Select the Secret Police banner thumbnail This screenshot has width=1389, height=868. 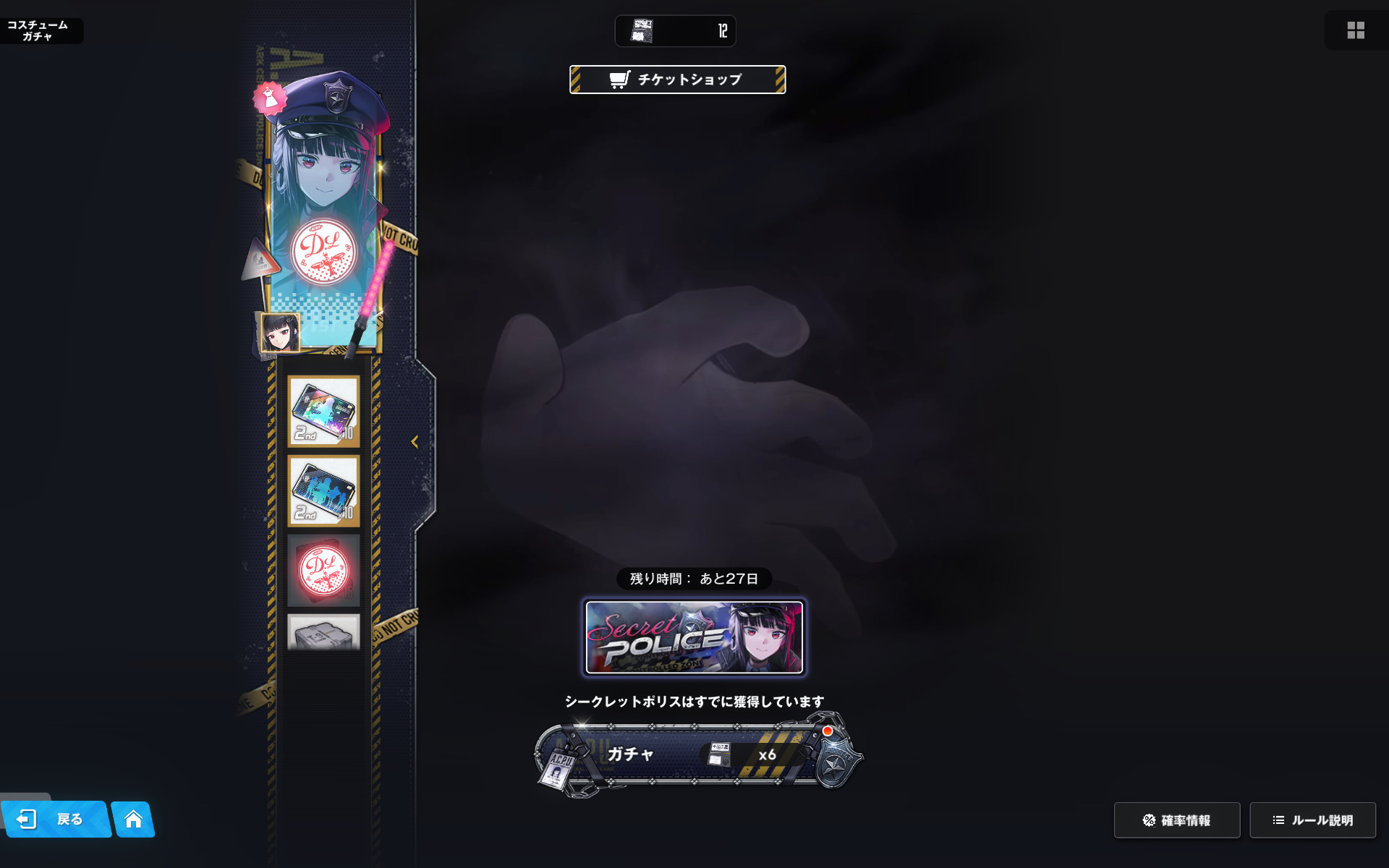coord(694,637)
